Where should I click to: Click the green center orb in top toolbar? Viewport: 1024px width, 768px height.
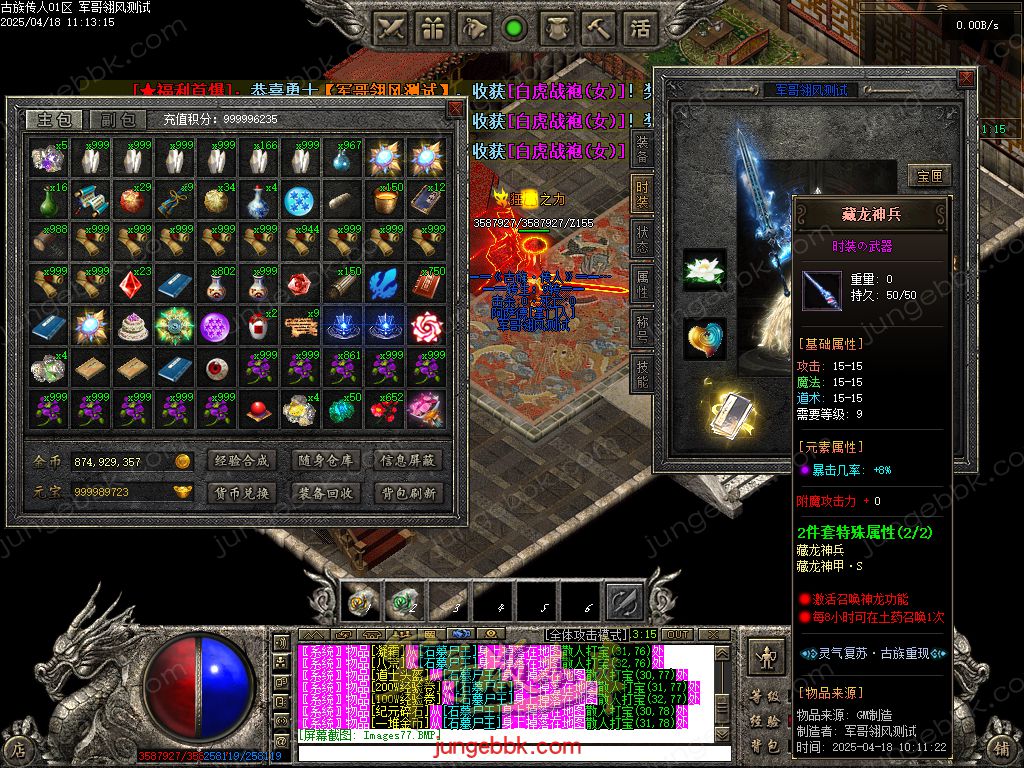coord(514,28)
